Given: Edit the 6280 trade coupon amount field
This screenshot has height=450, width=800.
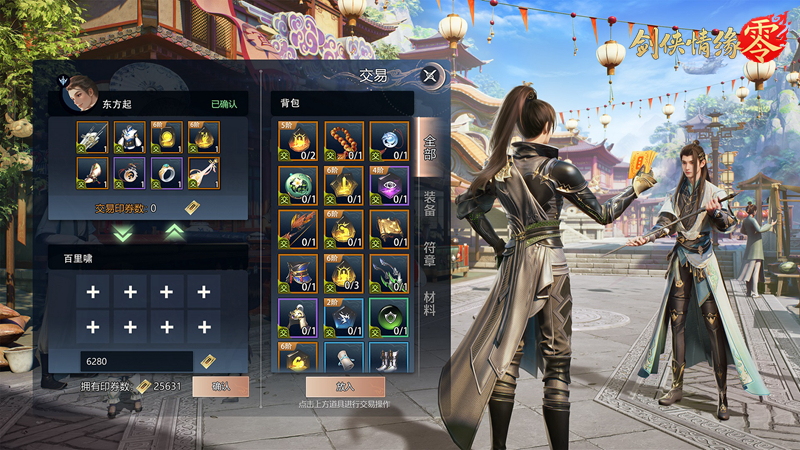Looking at the screenshot, I should [x=136, y=361].
